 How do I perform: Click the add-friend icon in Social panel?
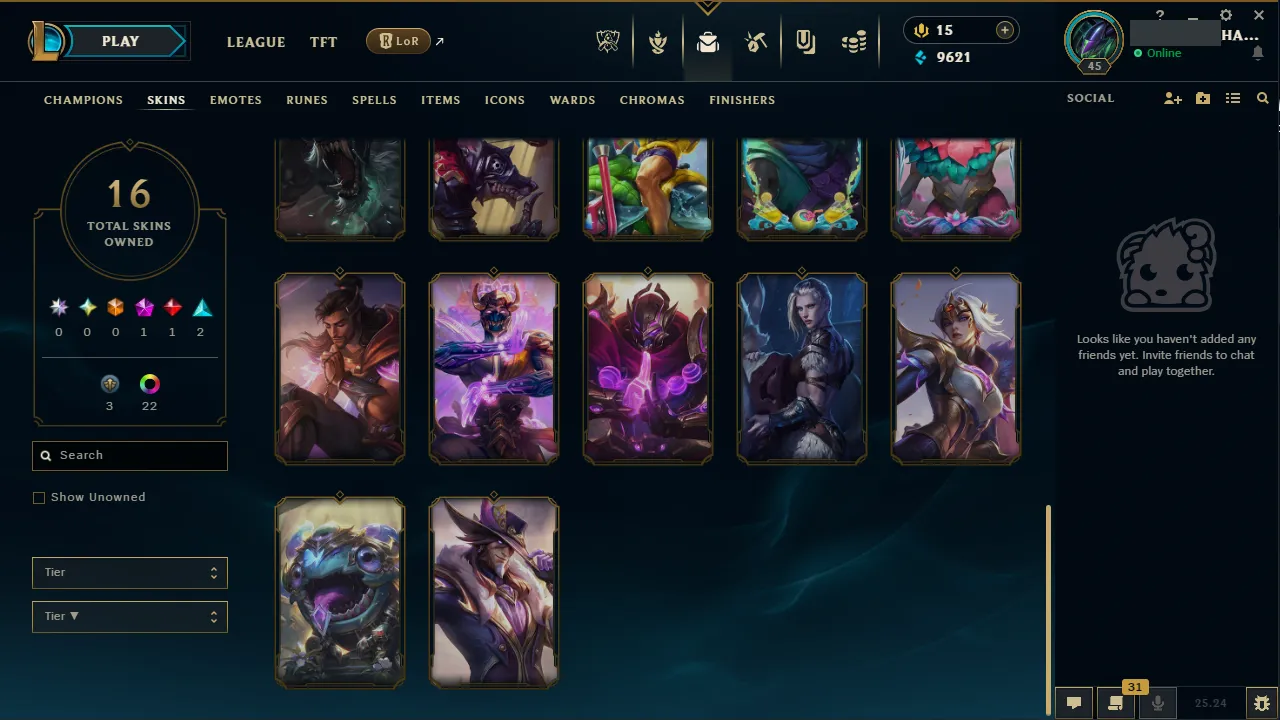point(1172,98)
